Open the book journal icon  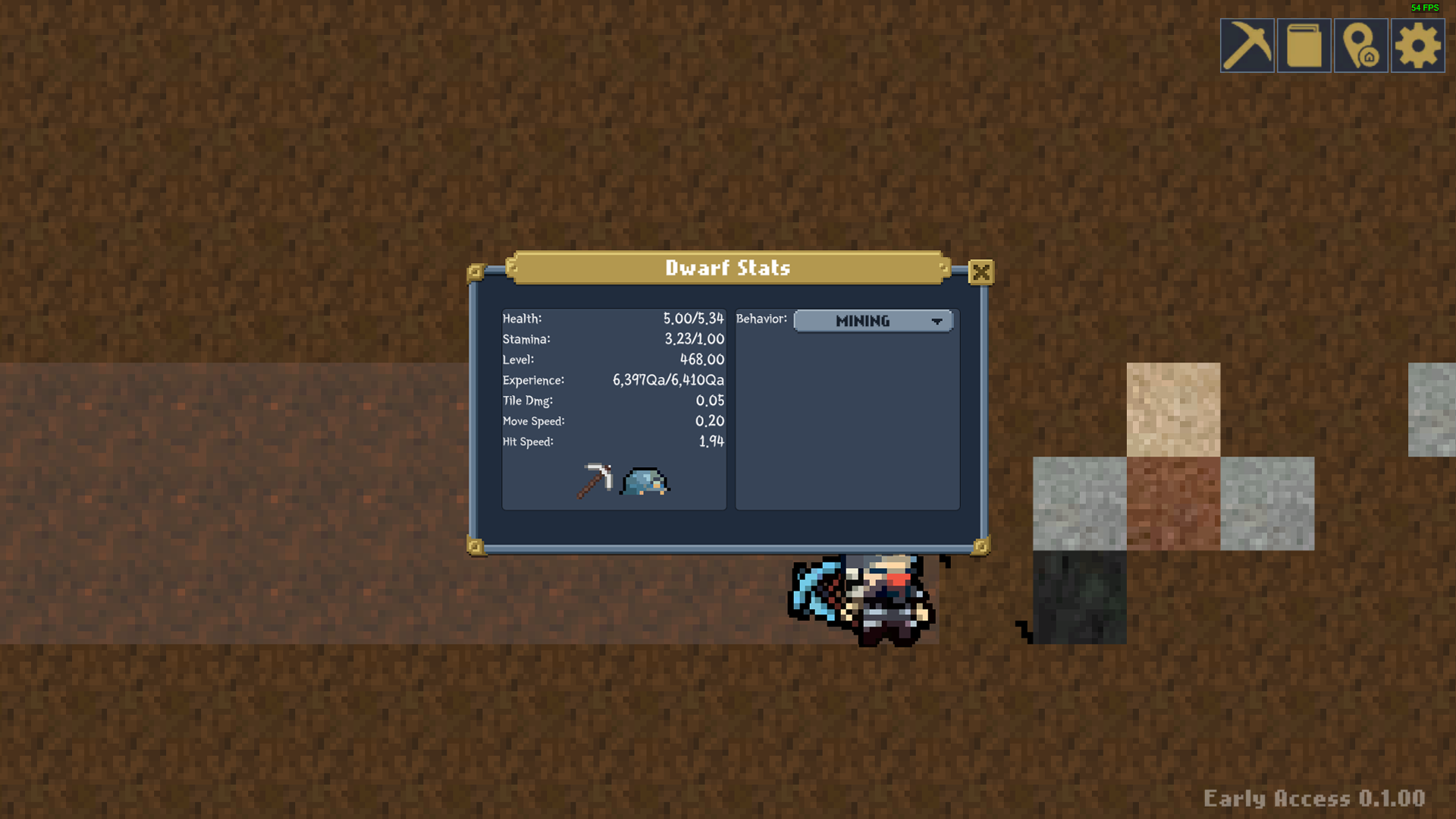(1304, 45)
